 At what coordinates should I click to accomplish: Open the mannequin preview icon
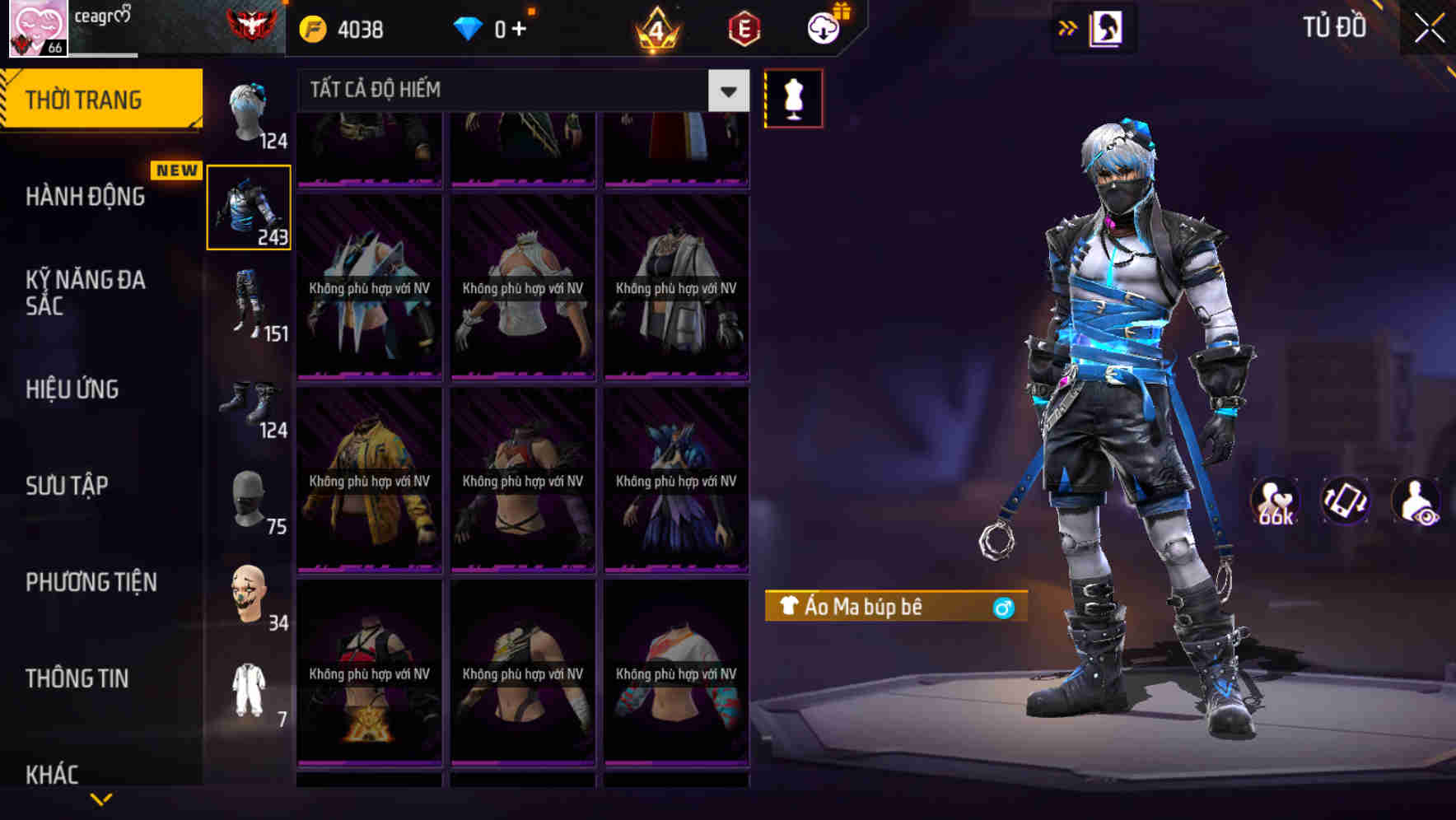(x=793, y=97)
